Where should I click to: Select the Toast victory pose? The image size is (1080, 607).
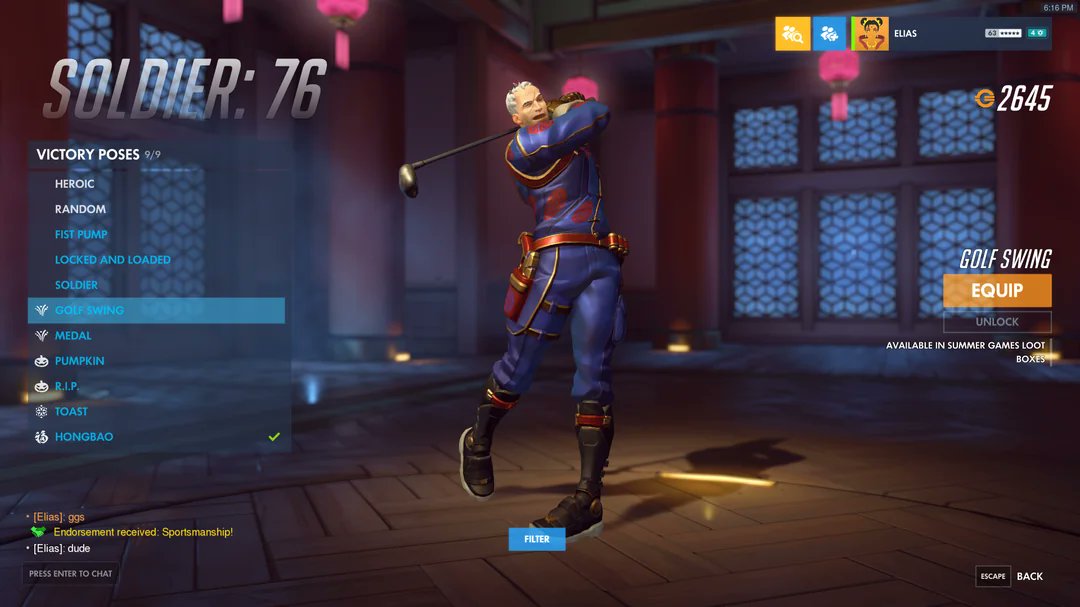pos(71,411)
